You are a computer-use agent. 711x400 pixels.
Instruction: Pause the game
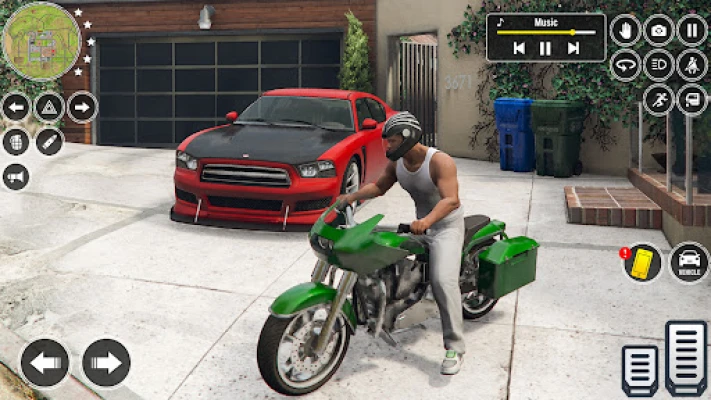[x=692, y=30]
